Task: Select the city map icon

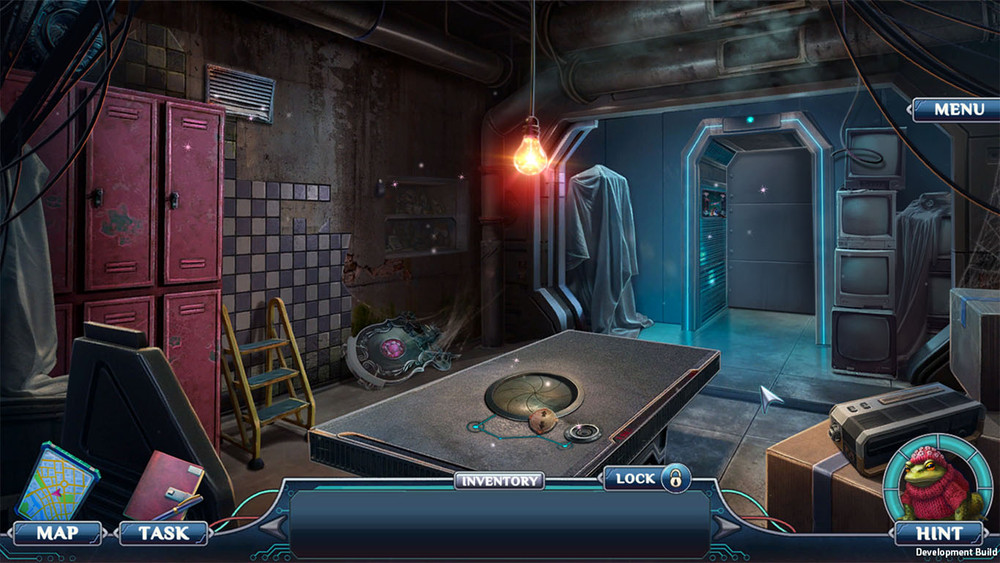Action: click(x=58, y=484)
